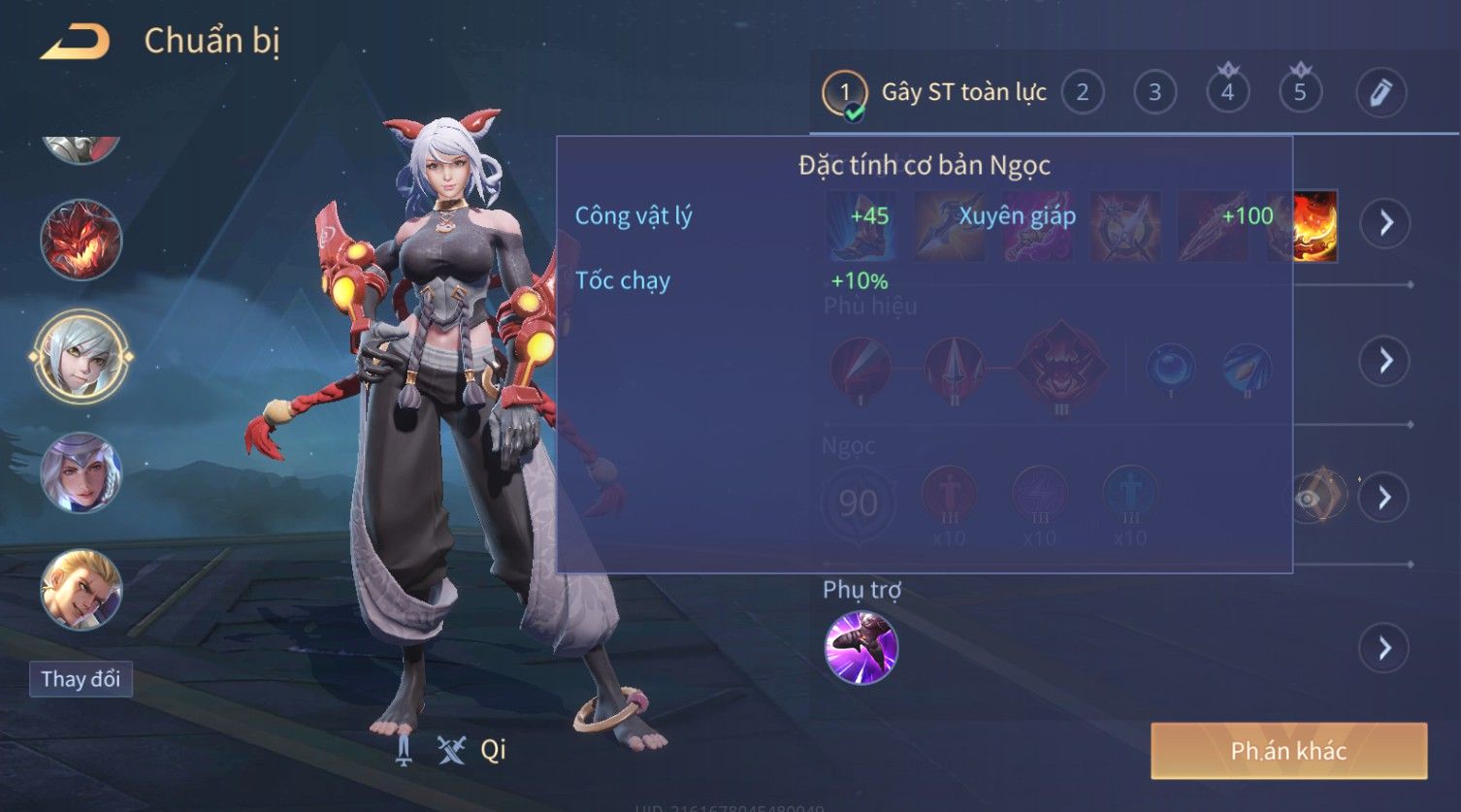1461x812 pixels.
Task: Open the Phù hiệu badge arrow
Action: 1385,361
